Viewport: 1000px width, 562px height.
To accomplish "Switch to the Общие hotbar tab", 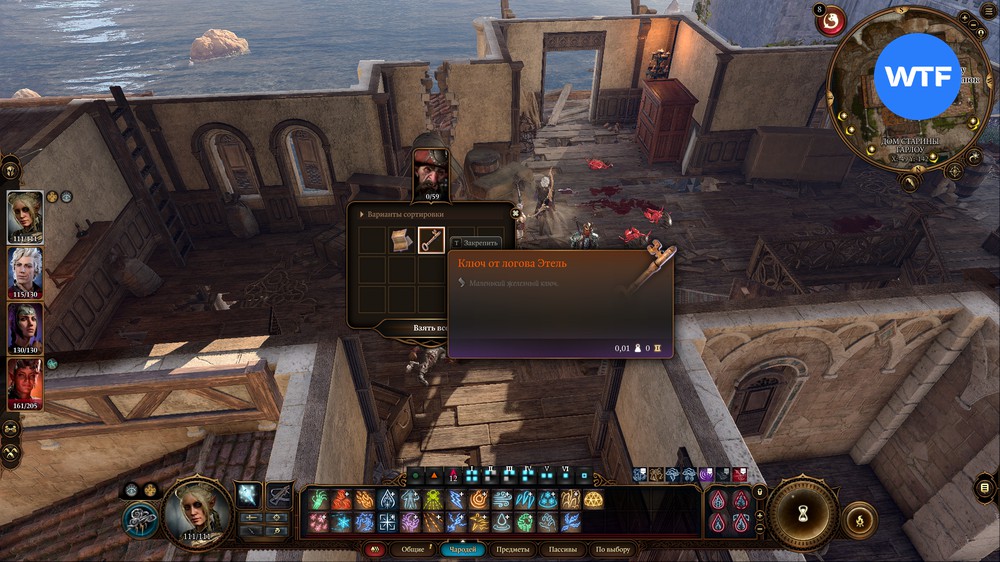I will (x=412, y=549).
